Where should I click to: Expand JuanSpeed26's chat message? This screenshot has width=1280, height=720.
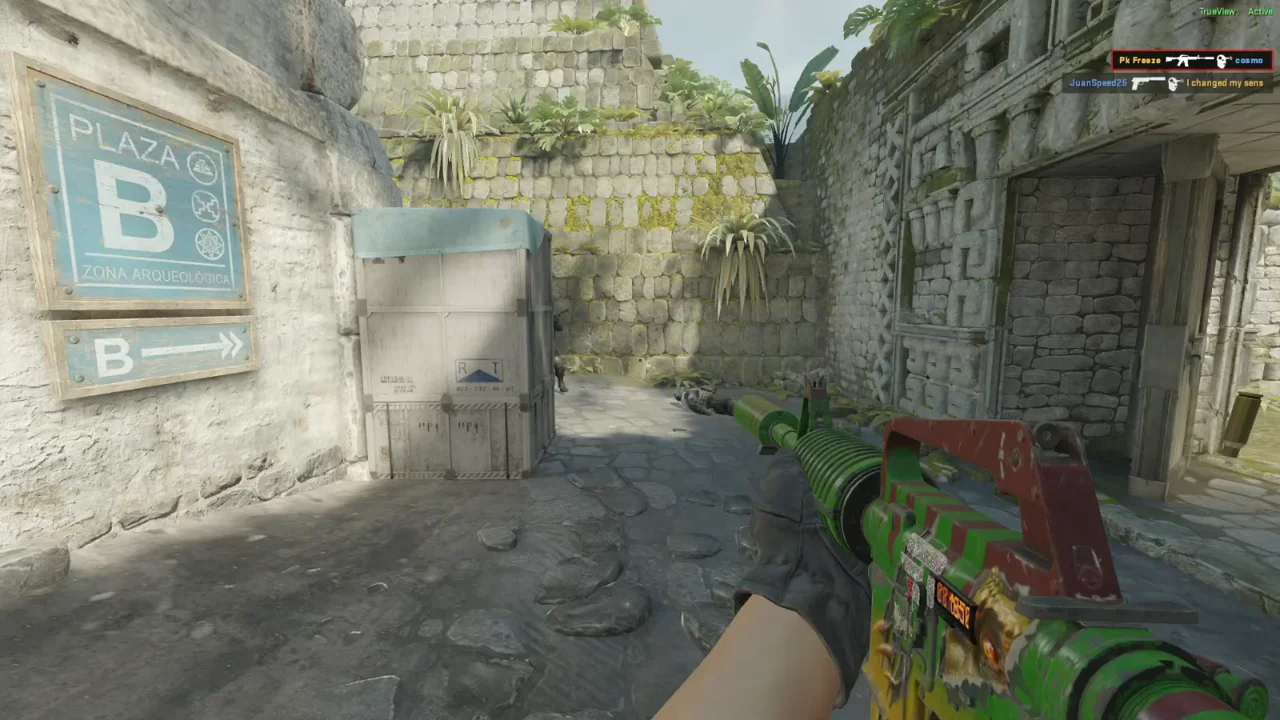pyautogui.click(x=1224, y=83)
